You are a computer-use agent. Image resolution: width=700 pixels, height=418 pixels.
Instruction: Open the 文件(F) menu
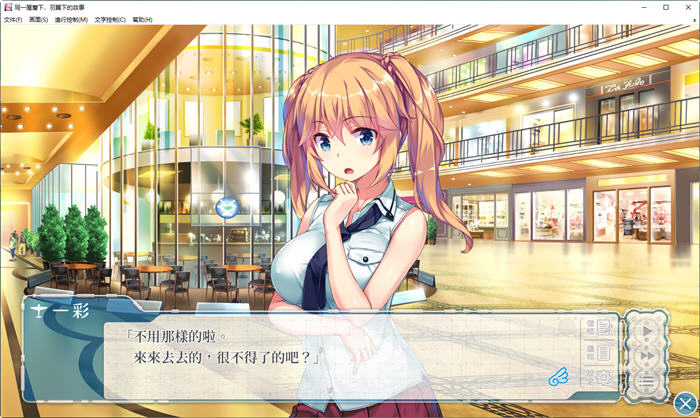click(13, 19)
